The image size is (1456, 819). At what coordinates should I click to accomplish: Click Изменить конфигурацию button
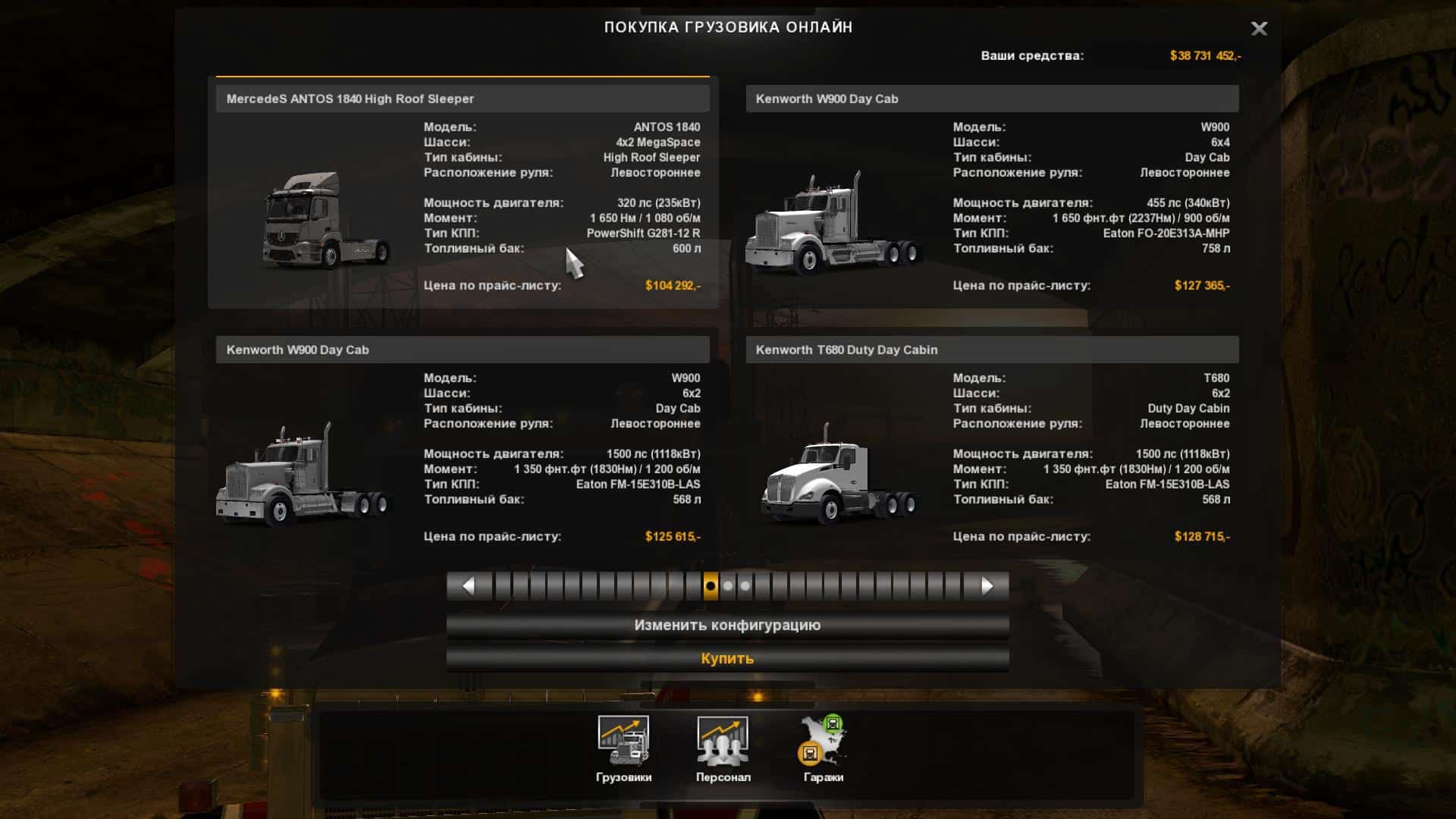[727, 626]
